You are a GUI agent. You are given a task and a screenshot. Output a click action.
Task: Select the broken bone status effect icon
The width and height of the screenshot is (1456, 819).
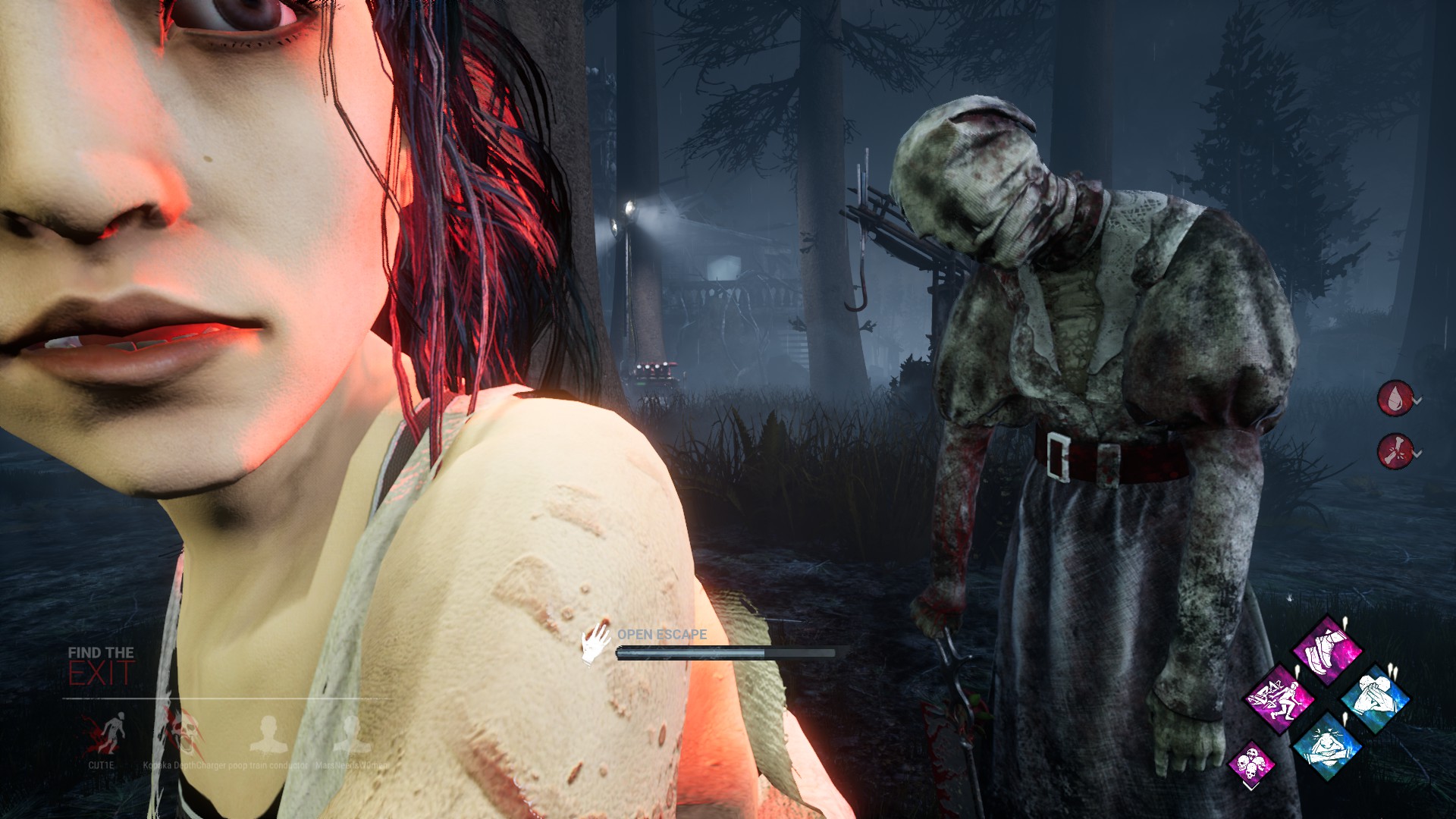coord(1395,451)
